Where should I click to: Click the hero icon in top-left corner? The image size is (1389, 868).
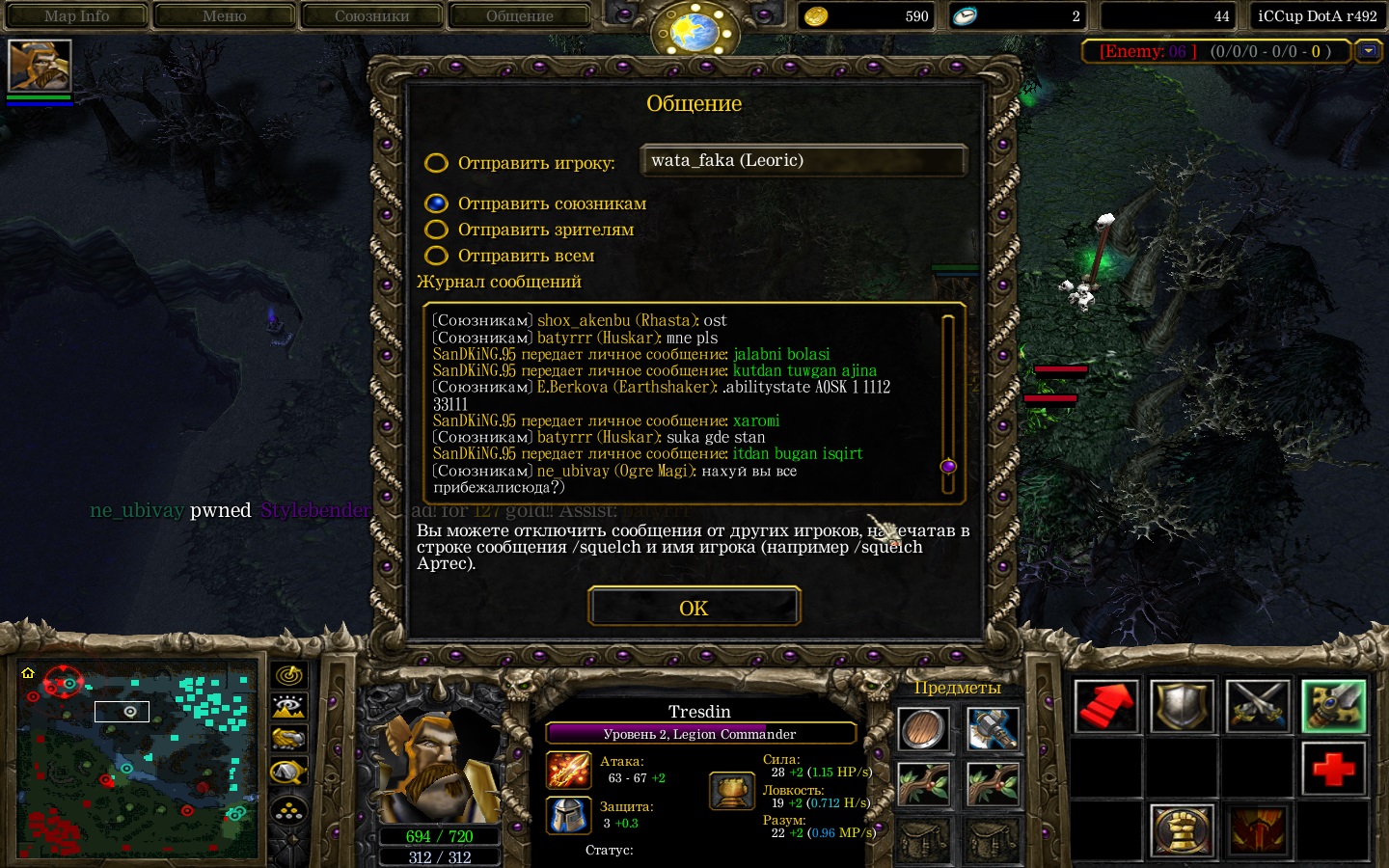click(40, 66)
